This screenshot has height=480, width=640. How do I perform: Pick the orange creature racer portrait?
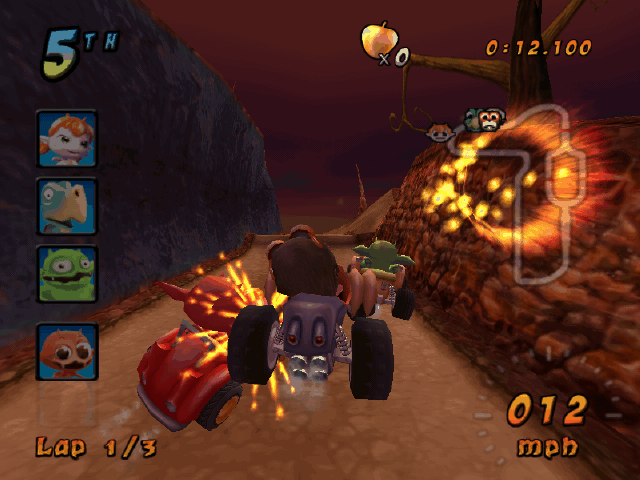click(67, 351)
